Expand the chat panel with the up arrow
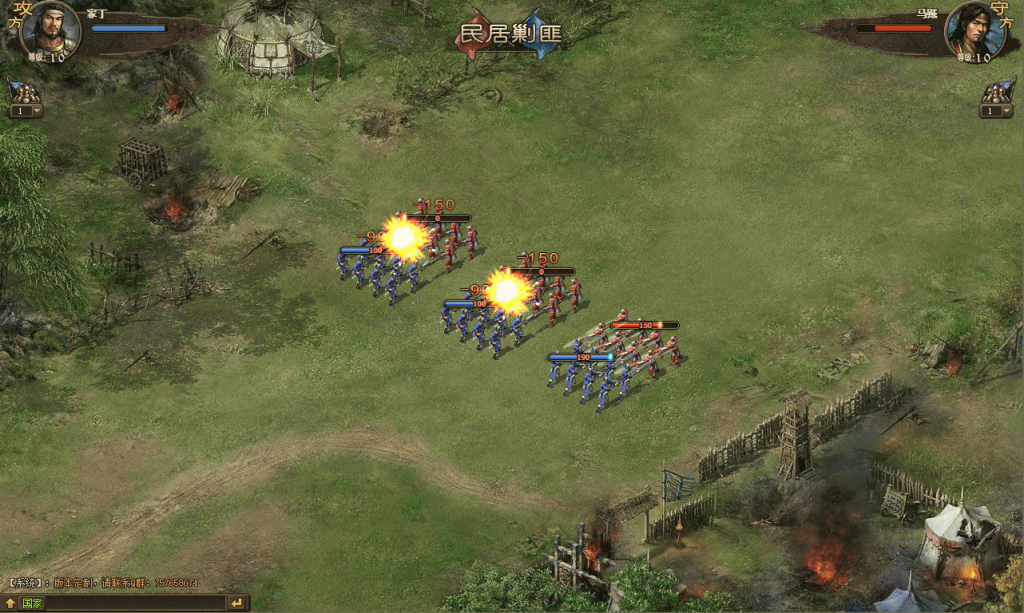Screen dimensions: 1024x613 tap(11, 603)
